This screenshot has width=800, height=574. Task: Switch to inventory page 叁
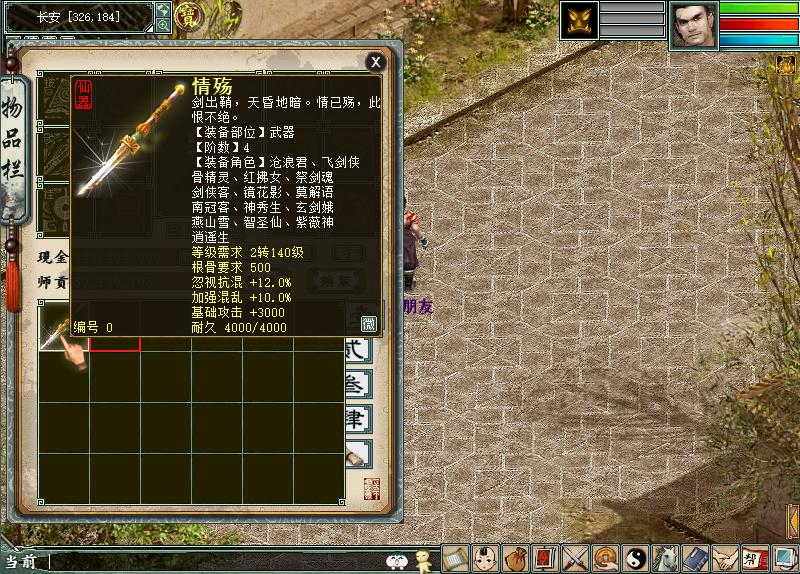tap(357, 384)
